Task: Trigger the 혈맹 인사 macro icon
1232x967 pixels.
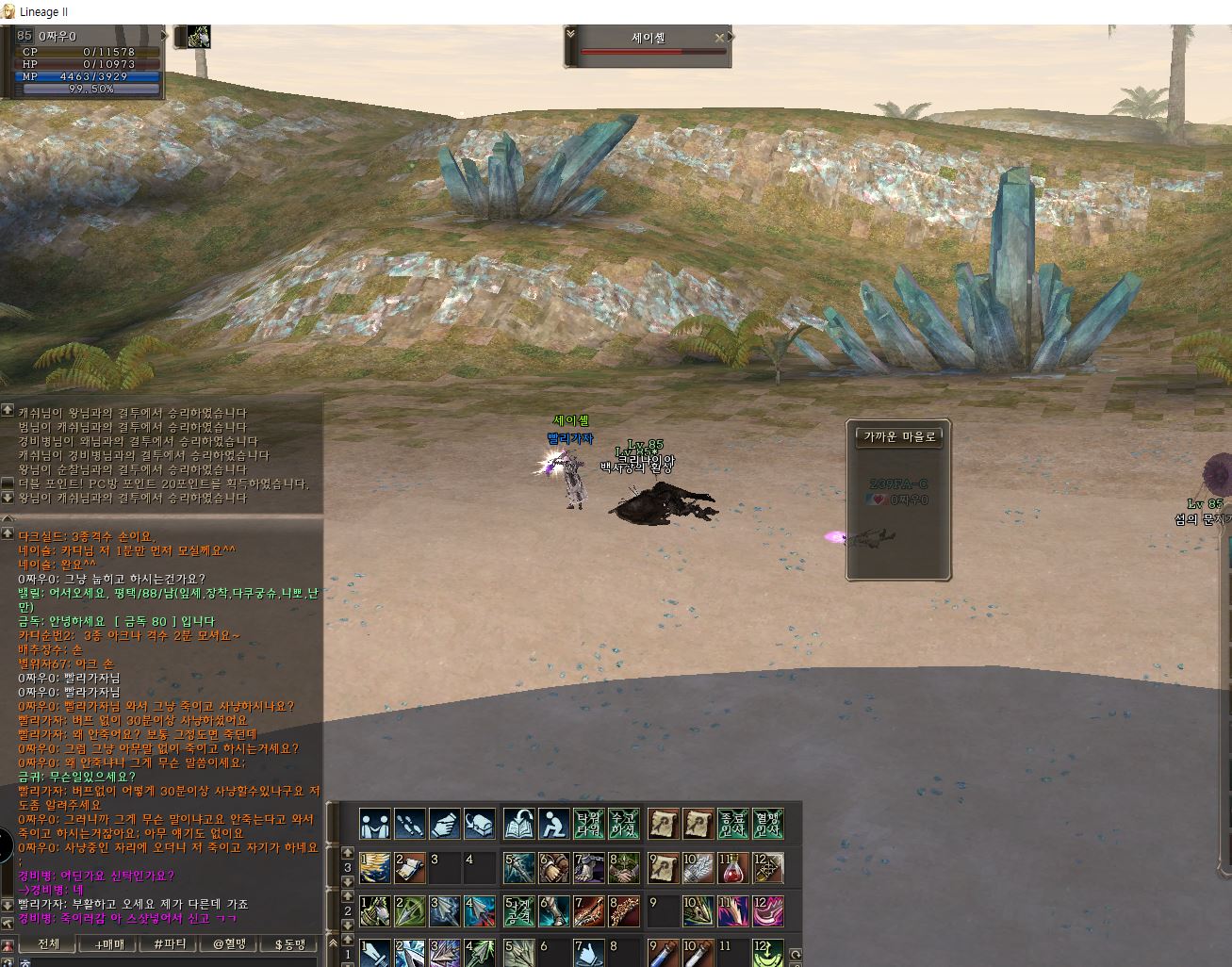Action: click(x=767, y=824)
